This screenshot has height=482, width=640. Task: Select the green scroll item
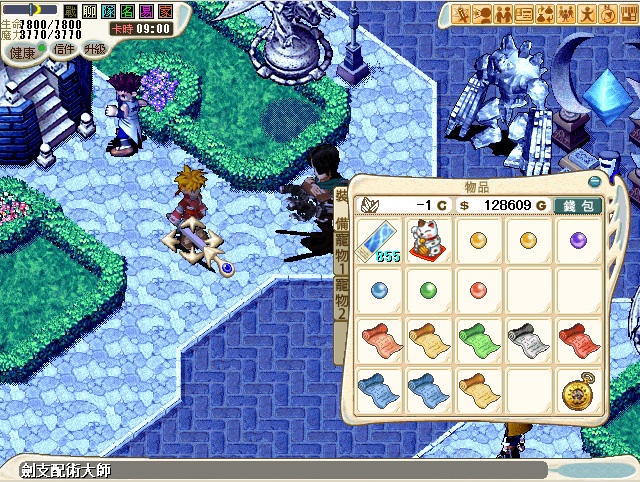(x=477, y=339)
